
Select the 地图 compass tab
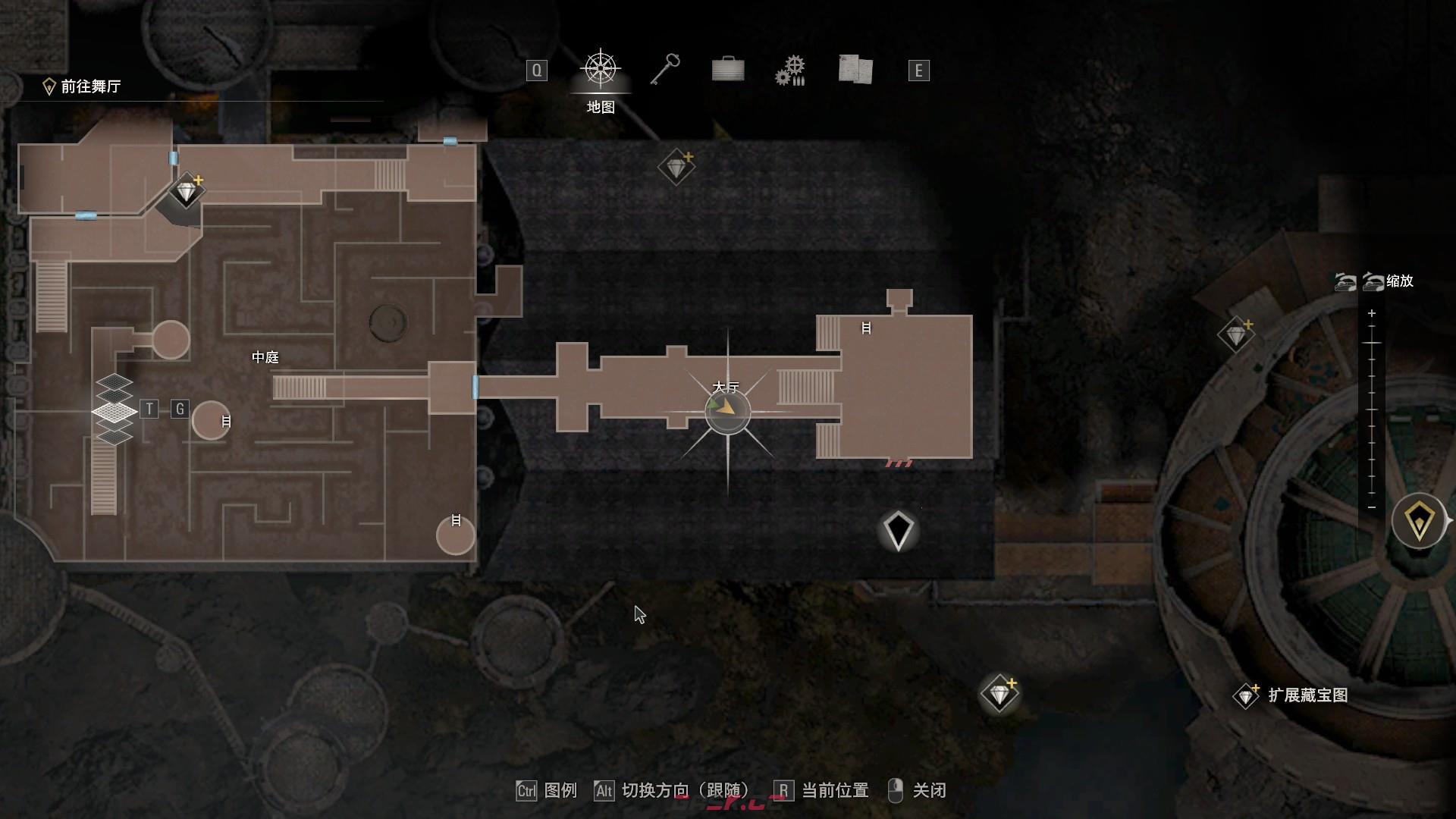coord(601,70)
